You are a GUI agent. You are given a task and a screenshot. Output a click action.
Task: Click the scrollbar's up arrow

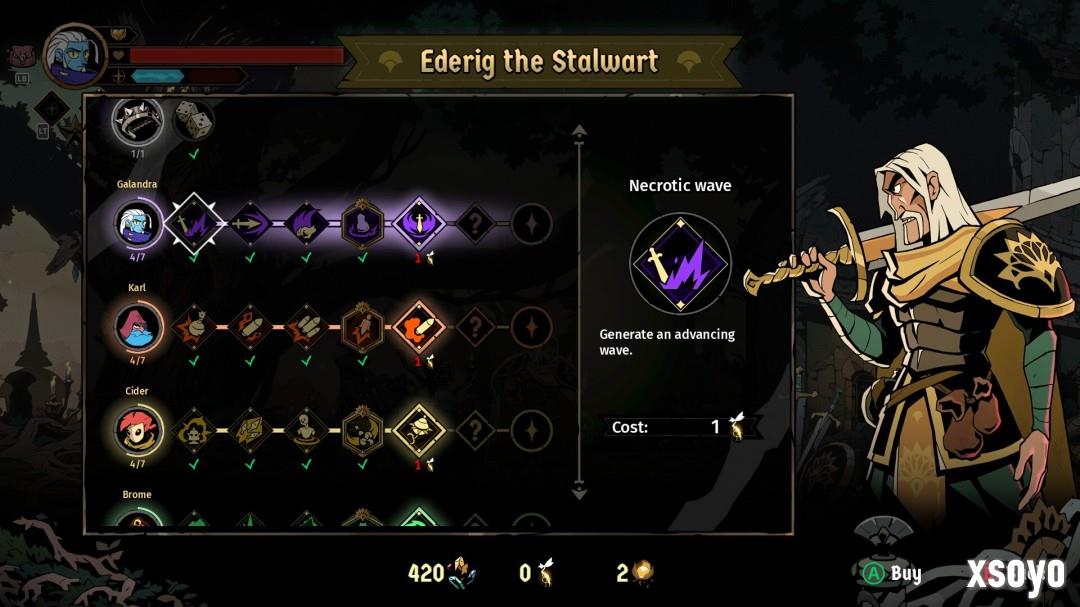point(578,130)
